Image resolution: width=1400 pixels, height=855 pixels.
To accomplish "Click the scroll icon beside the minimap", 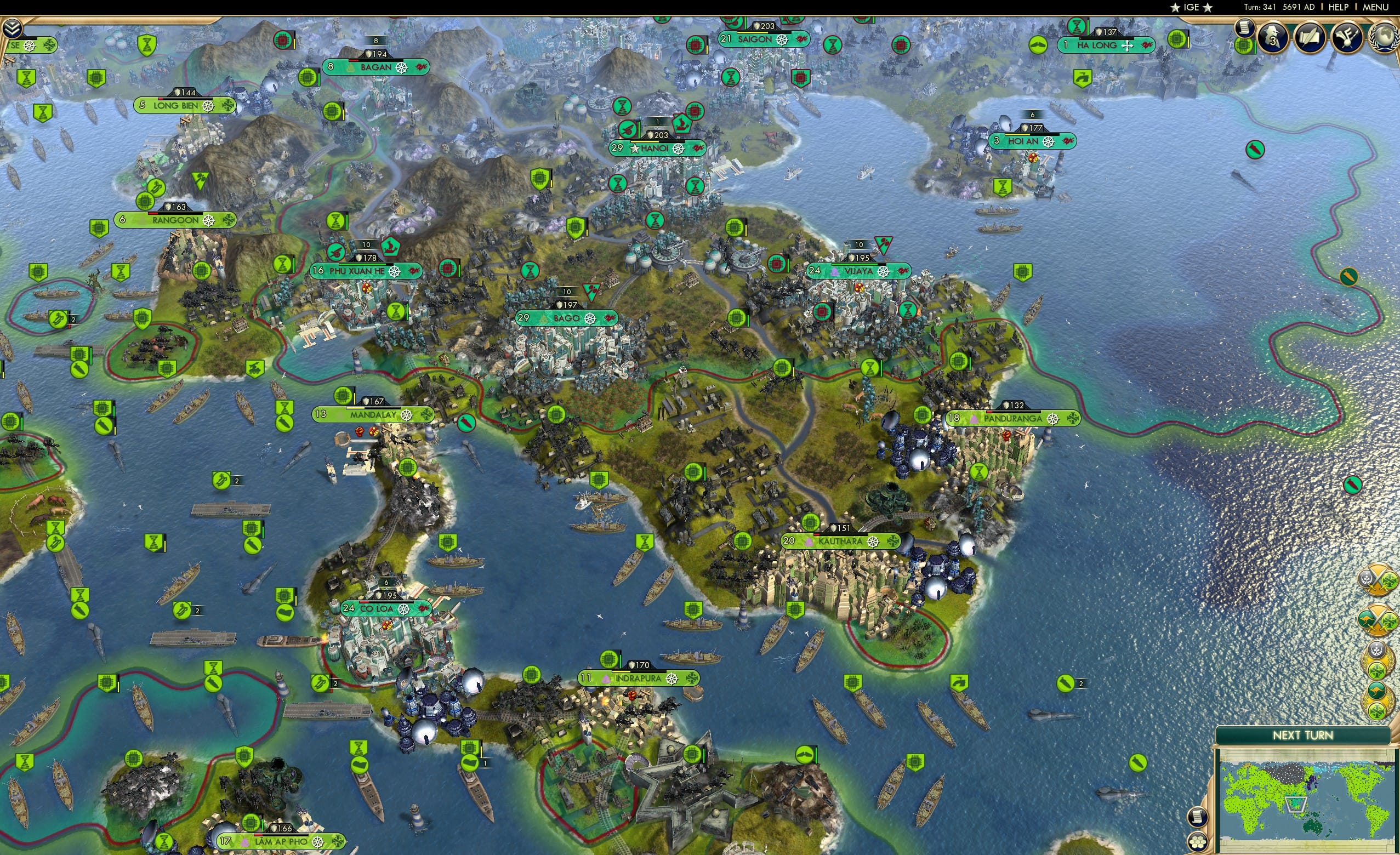I will (x=1198, y=818).
